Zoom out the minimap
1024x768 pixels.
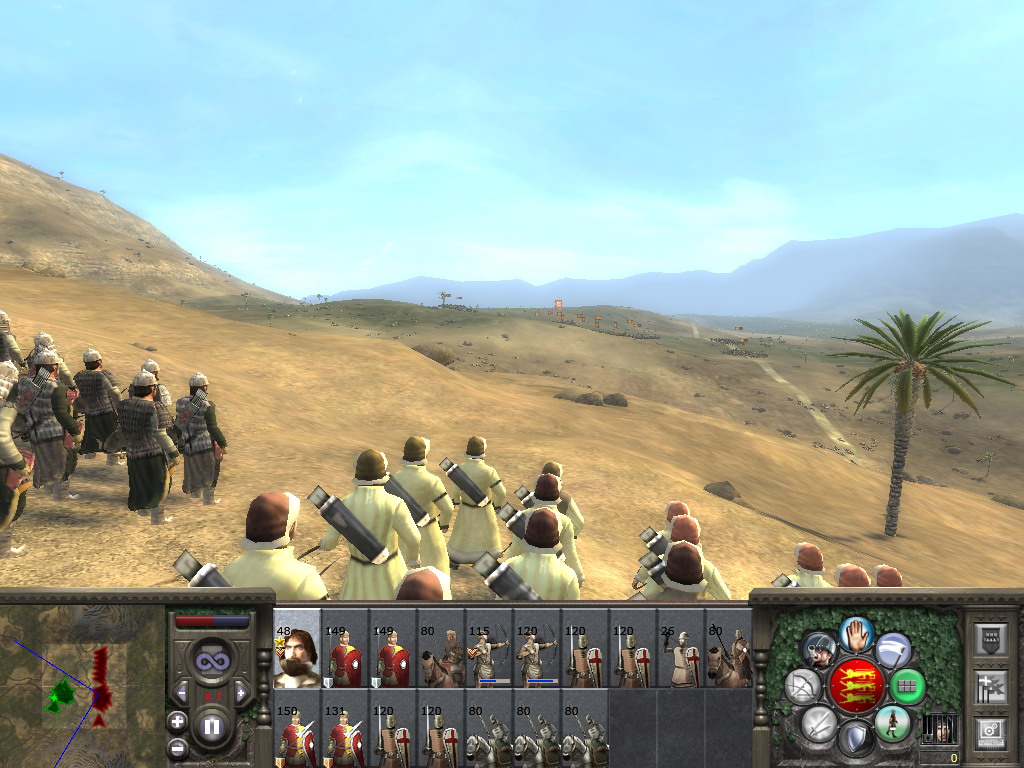177,746
